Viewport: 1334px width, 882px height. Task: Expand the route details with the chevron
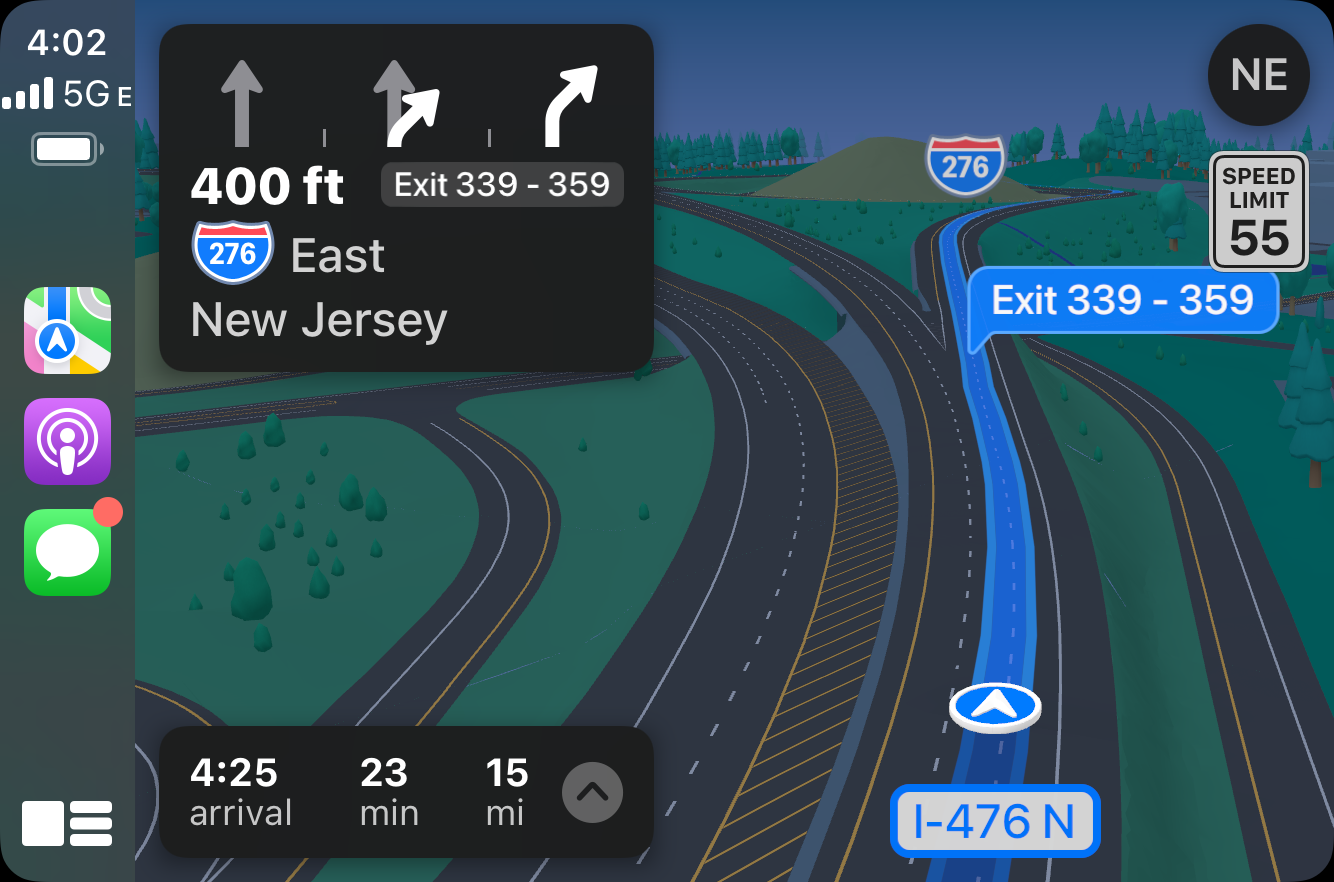pyautogui.click(x=594, y=792)
